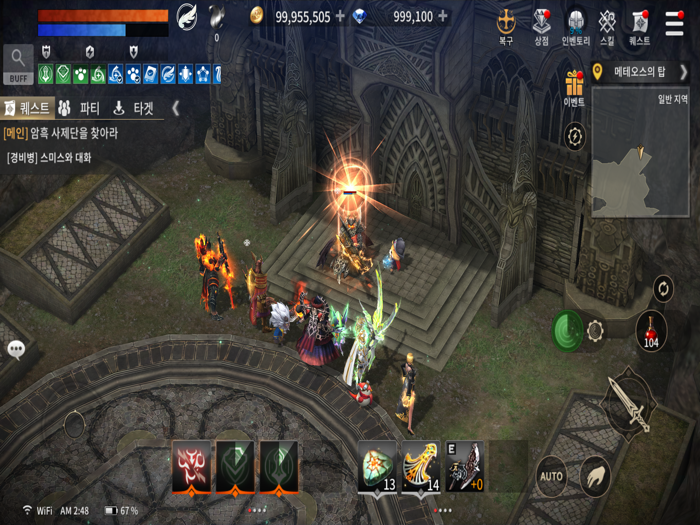Open the BUFF search panel
This screenshot has height=525, width=700.
[18, 64]
